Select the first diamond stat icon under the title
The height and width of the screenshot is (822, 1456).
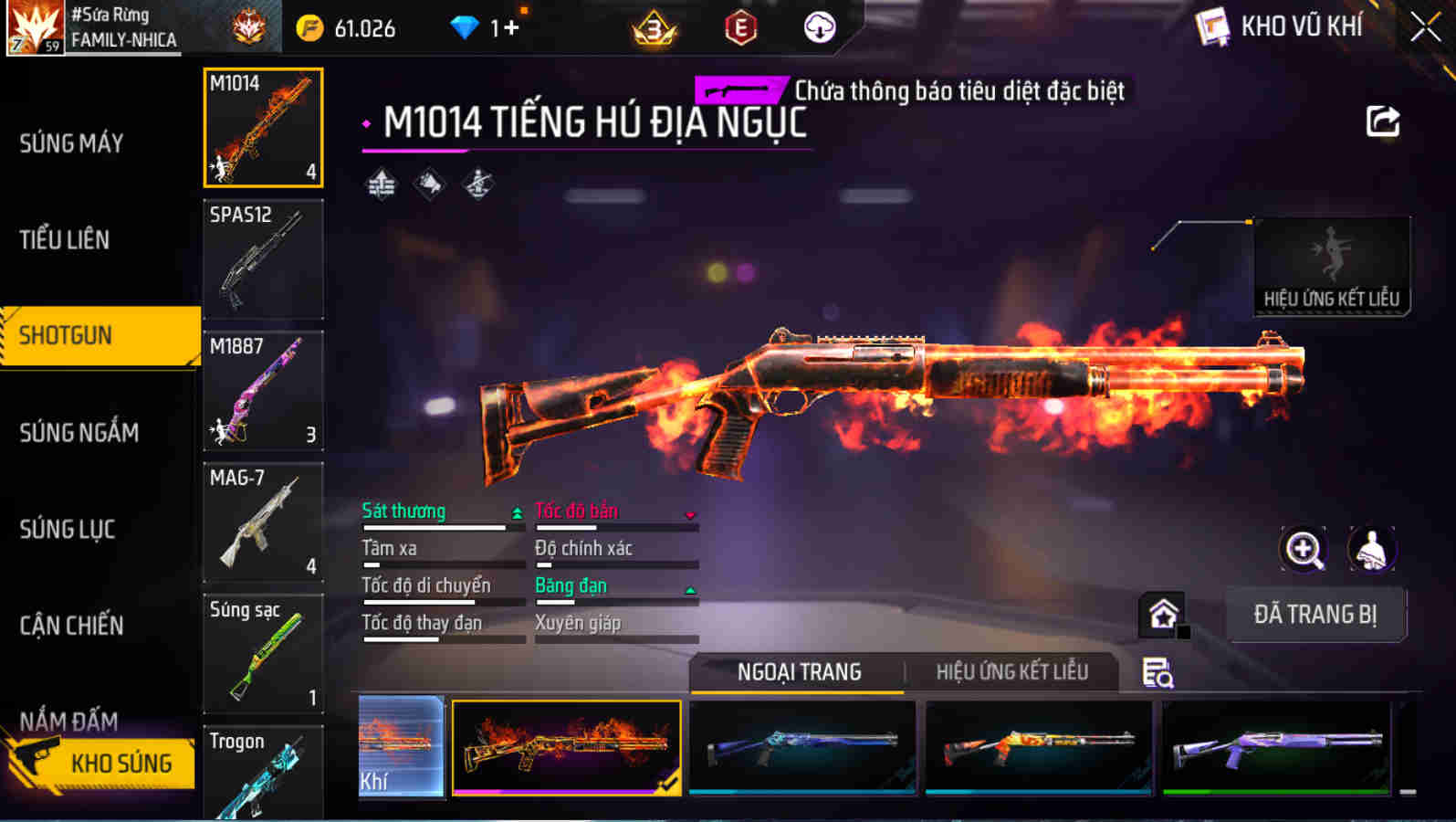pyautogui.click(x=381, y=183)
